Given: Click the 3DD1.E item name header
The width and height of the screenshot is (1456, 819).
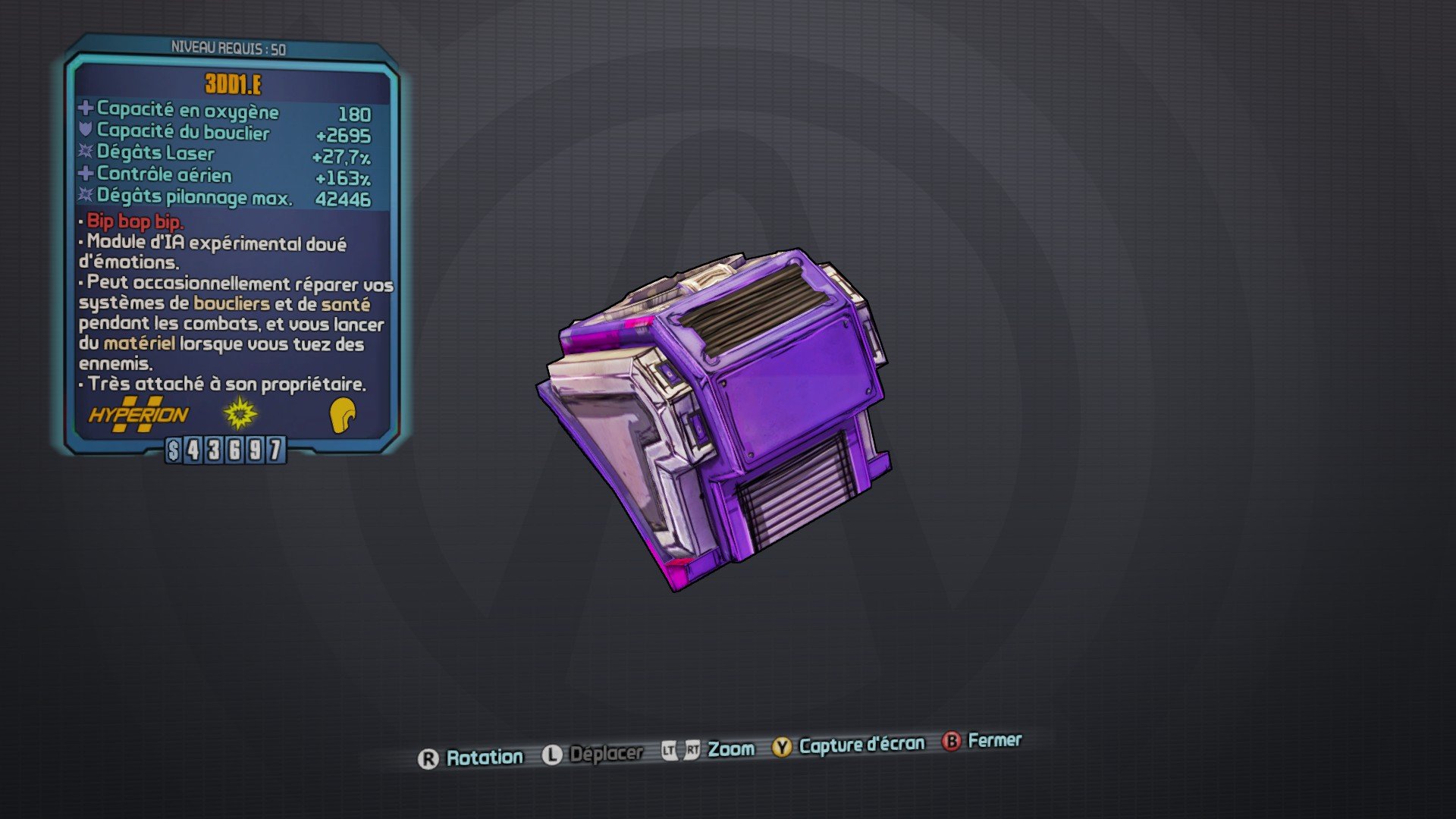Looking at the screenshot, I should (231, 85).
